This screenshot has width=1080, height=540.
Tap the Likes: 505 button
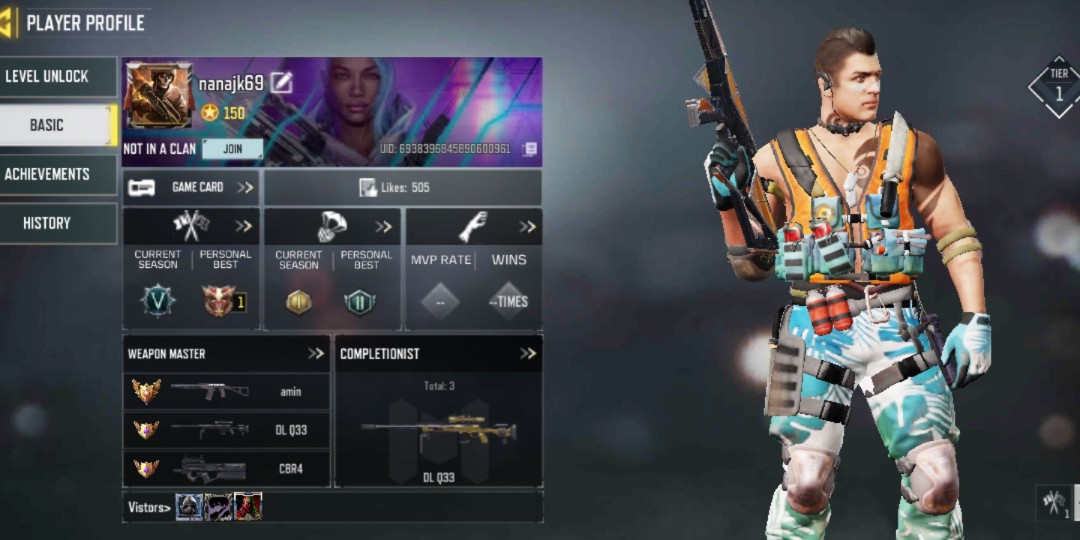click(402, 187)
